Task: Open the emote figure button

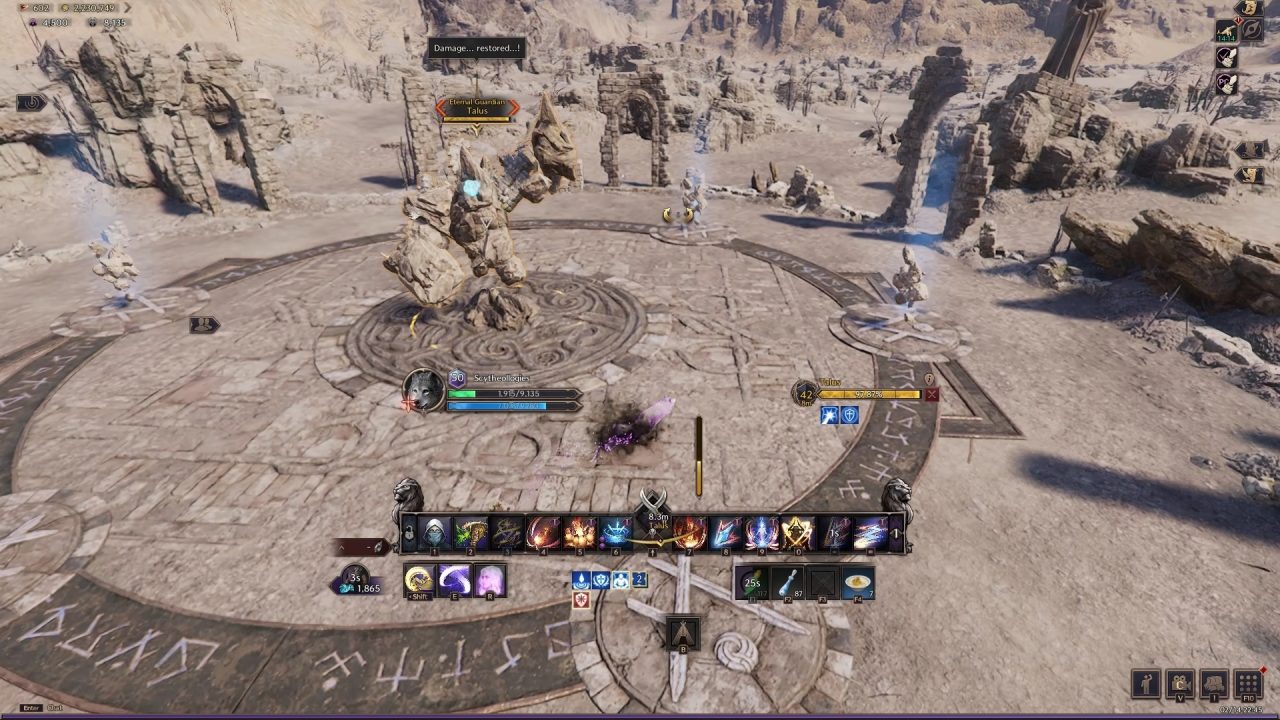Action: click(1146, 684)
